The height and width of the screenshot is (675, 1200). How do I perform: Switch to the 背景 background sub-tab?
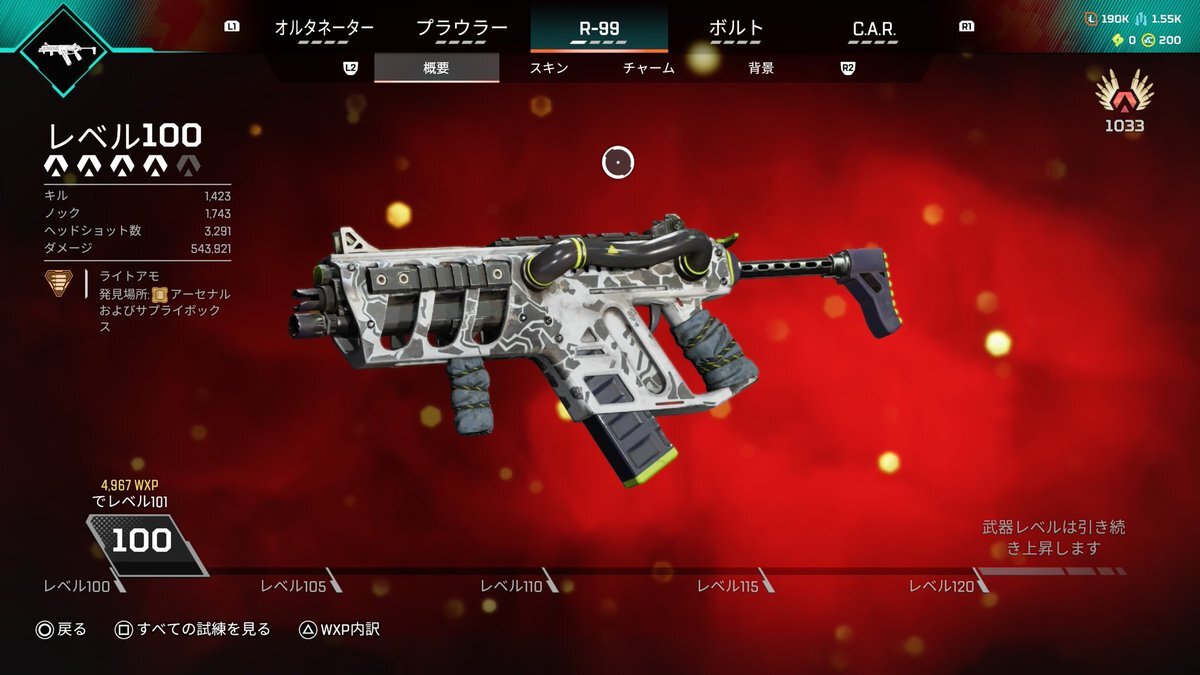[x=761, y=68]
